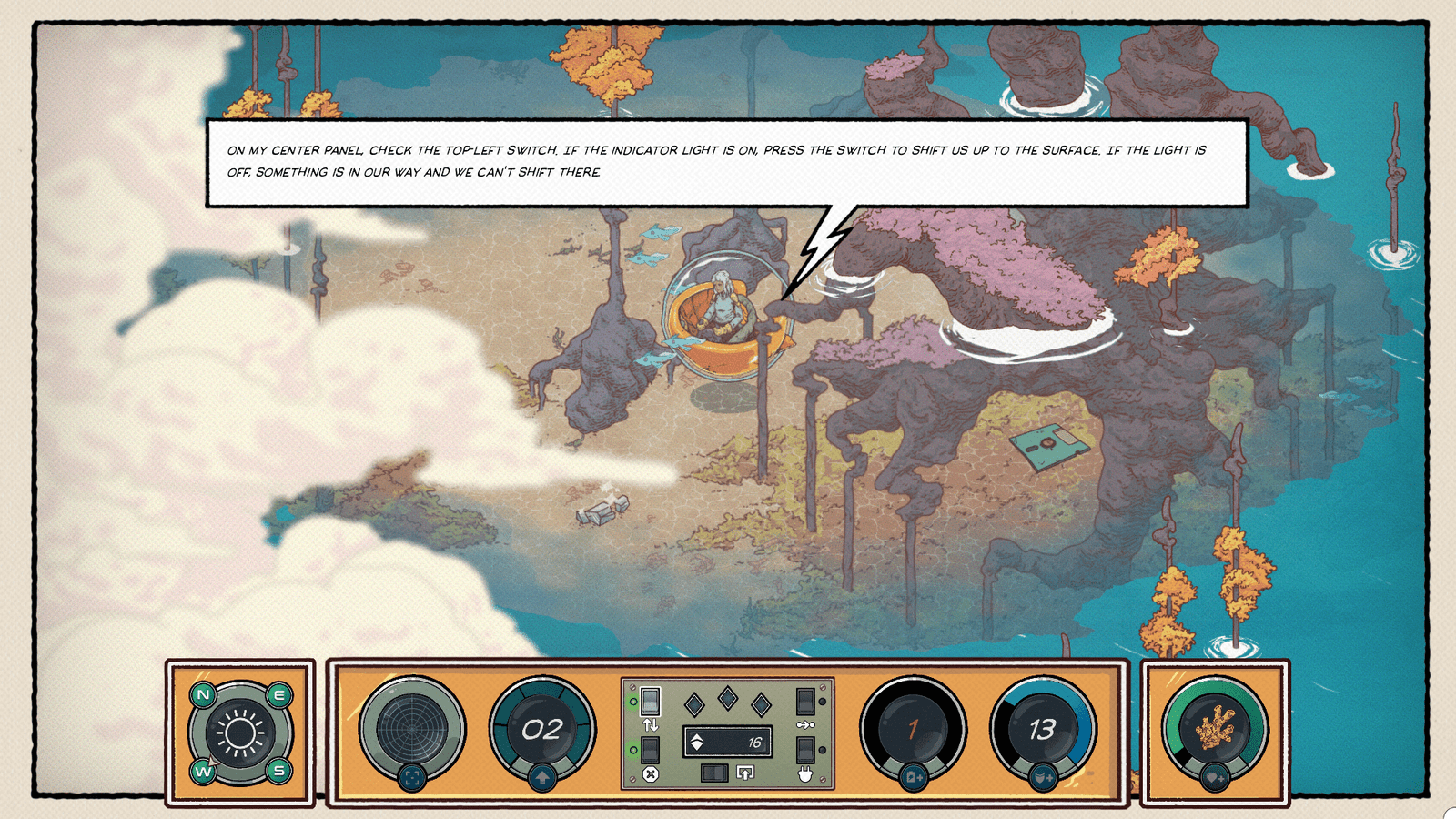This screenshot has width=1456, height=819.
Task: Flip the top-right switch above the arrow-dots icon
Action: [x=805, y=701]
